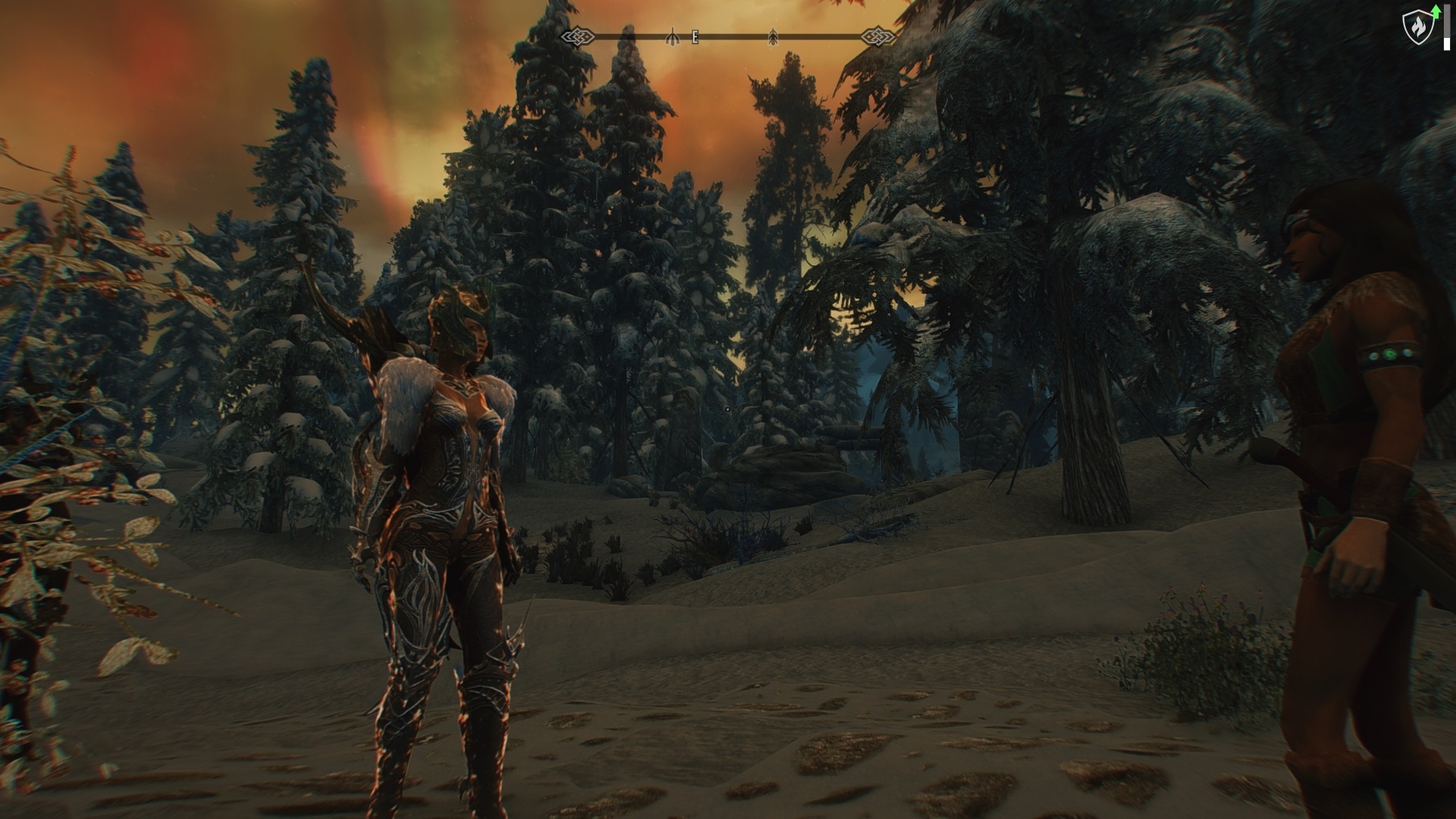The width and height of the screenshot is (1456, 819).
Task: Click the arrow-shaped landmark marker on the compass
Action: [774, 35]
